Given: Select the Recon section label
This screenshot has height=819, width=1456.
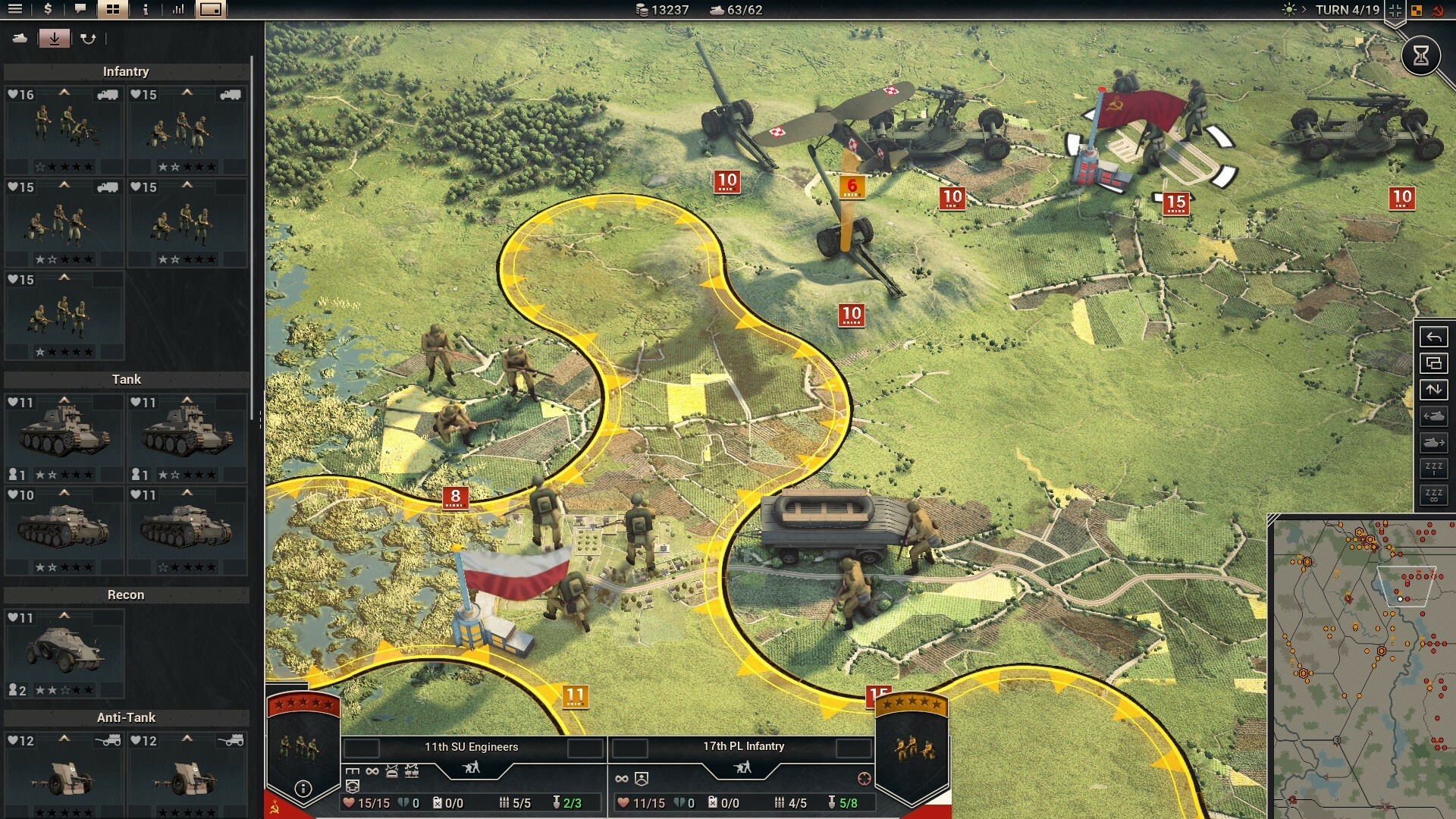Looking at the screenshot, I should [x=126, y=595].
